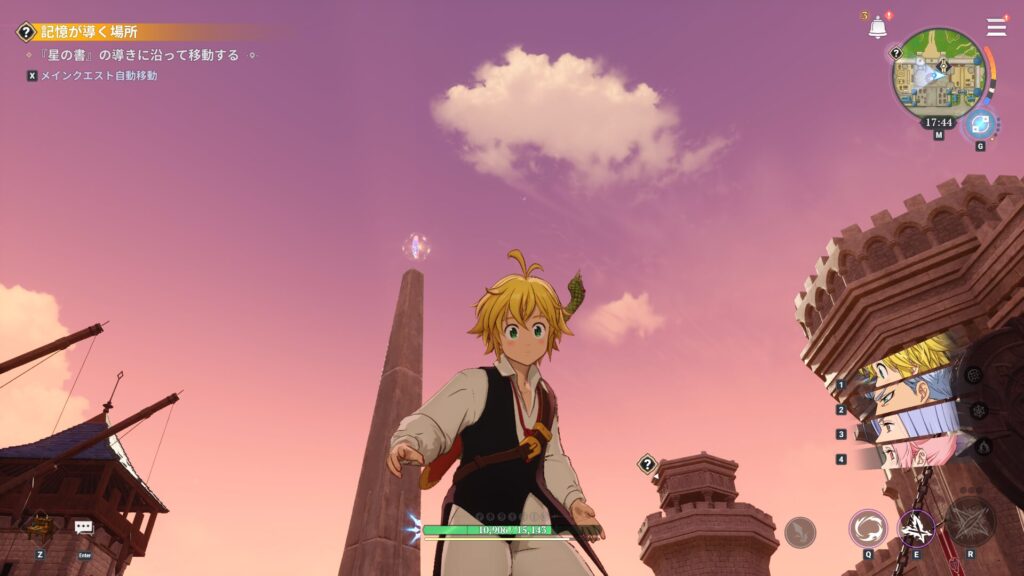Image resolution: width=1024 pixels, height=576 pixels.
Task: Activate the blue swirl orb beside the minimap
Action: (980, 125)
